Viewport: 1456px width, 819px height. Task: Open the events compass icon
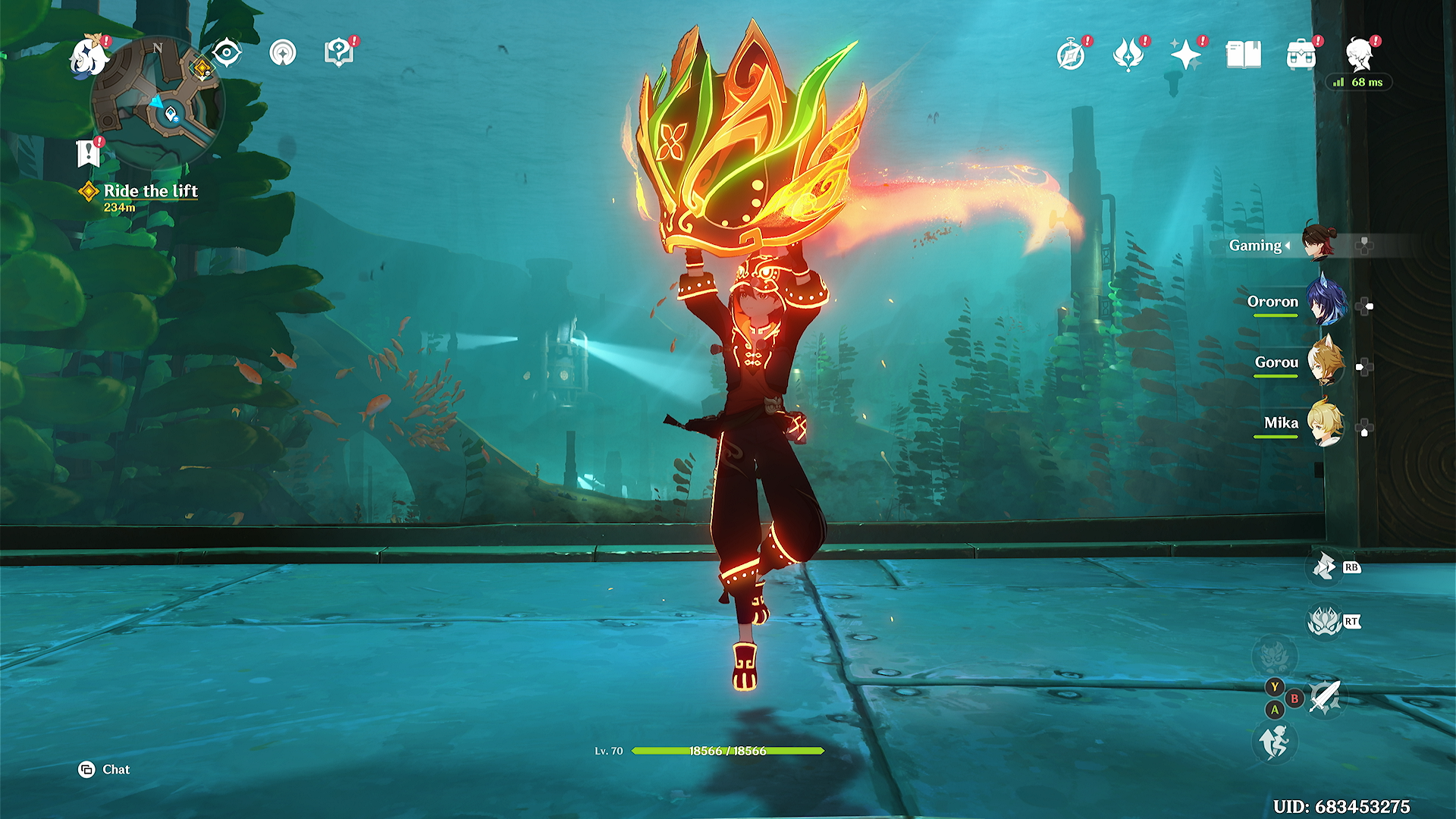coord(1071,55)
